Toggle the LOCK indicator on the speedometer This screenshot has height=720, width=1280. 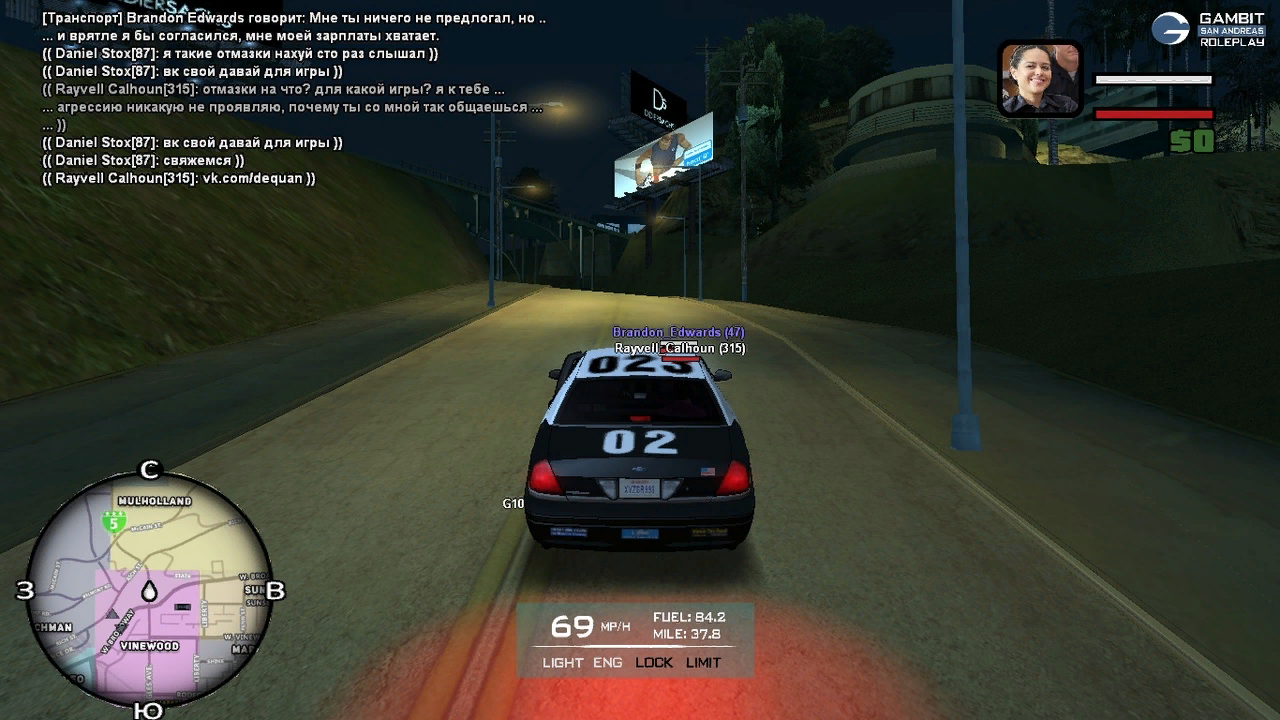(654, 663)
